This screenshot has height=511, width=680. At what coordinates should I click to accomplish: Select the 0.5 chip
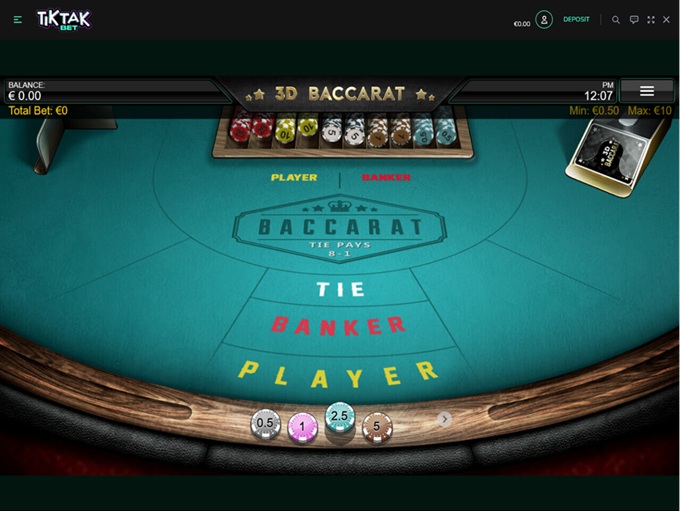(x=265, y=424)
